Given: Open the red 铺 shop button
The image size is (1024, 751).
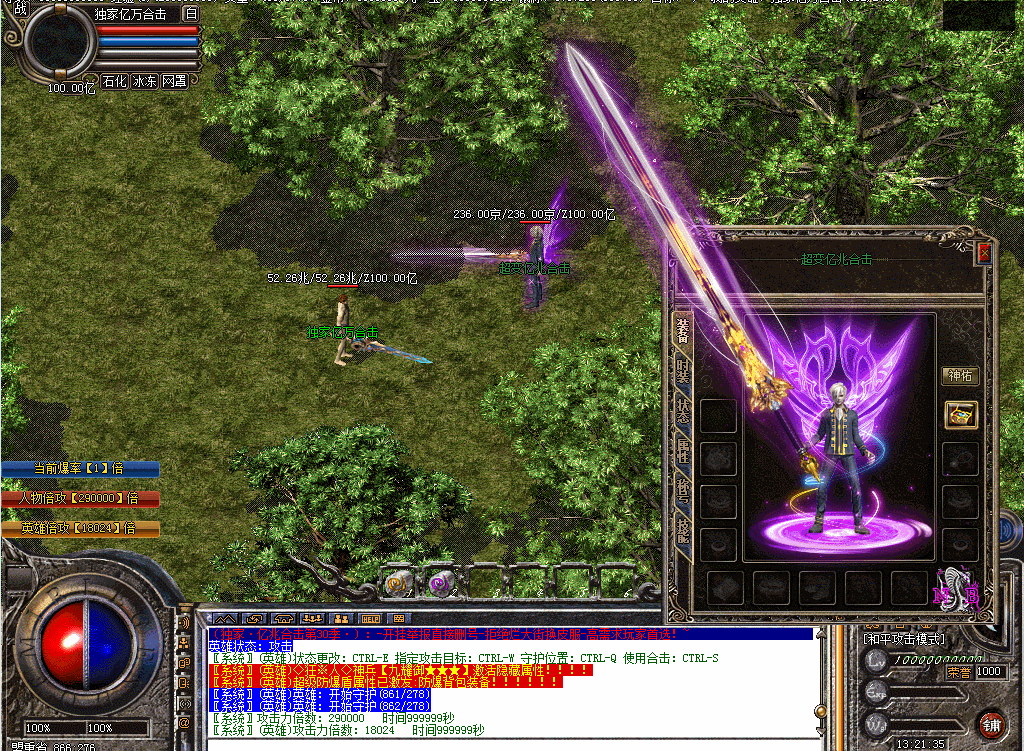Looking at the screenshot, I should [991, 724].
